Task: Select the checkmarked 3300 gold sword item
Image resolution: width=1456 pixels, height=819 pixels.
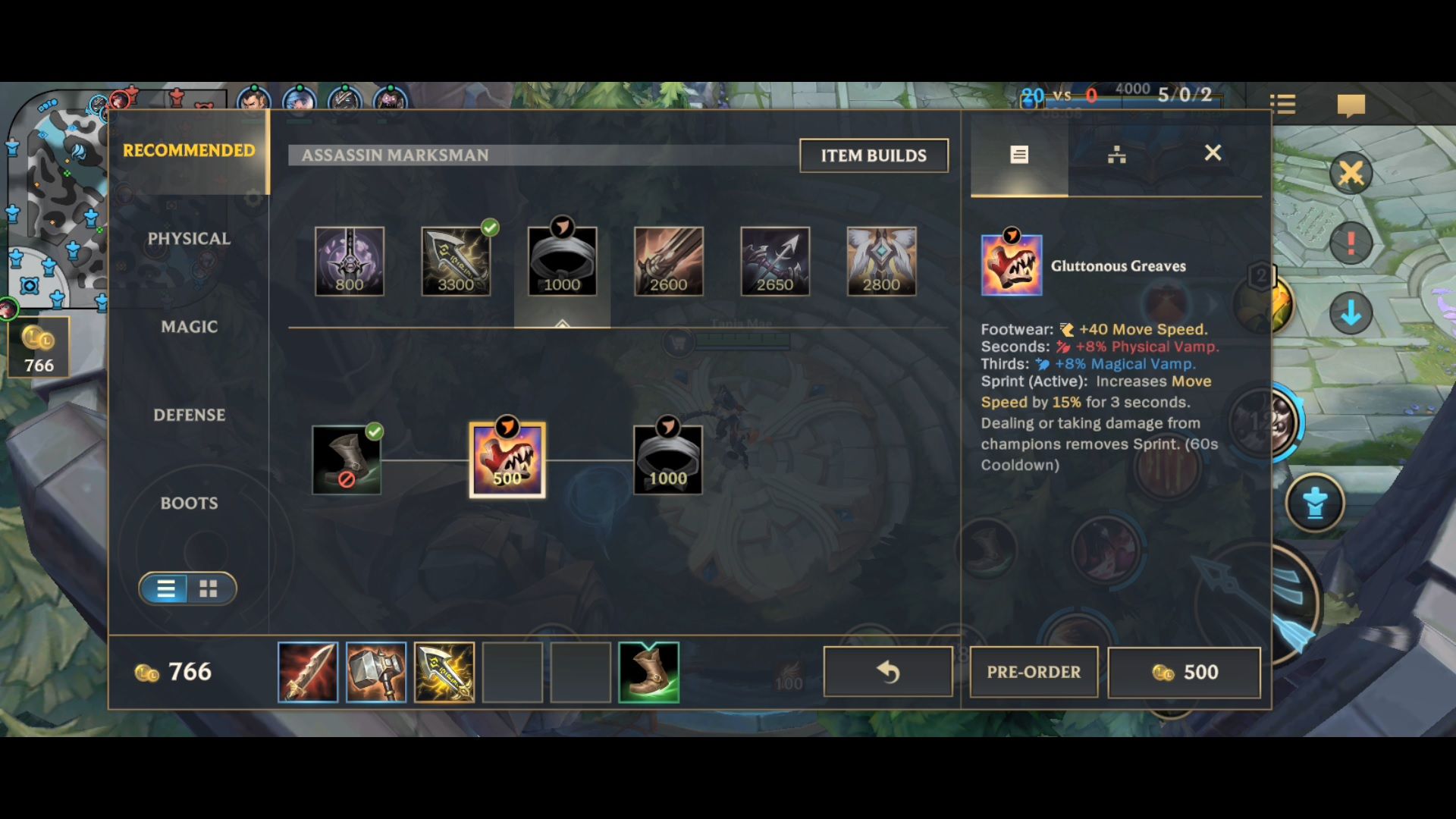Action: point(456,262)
